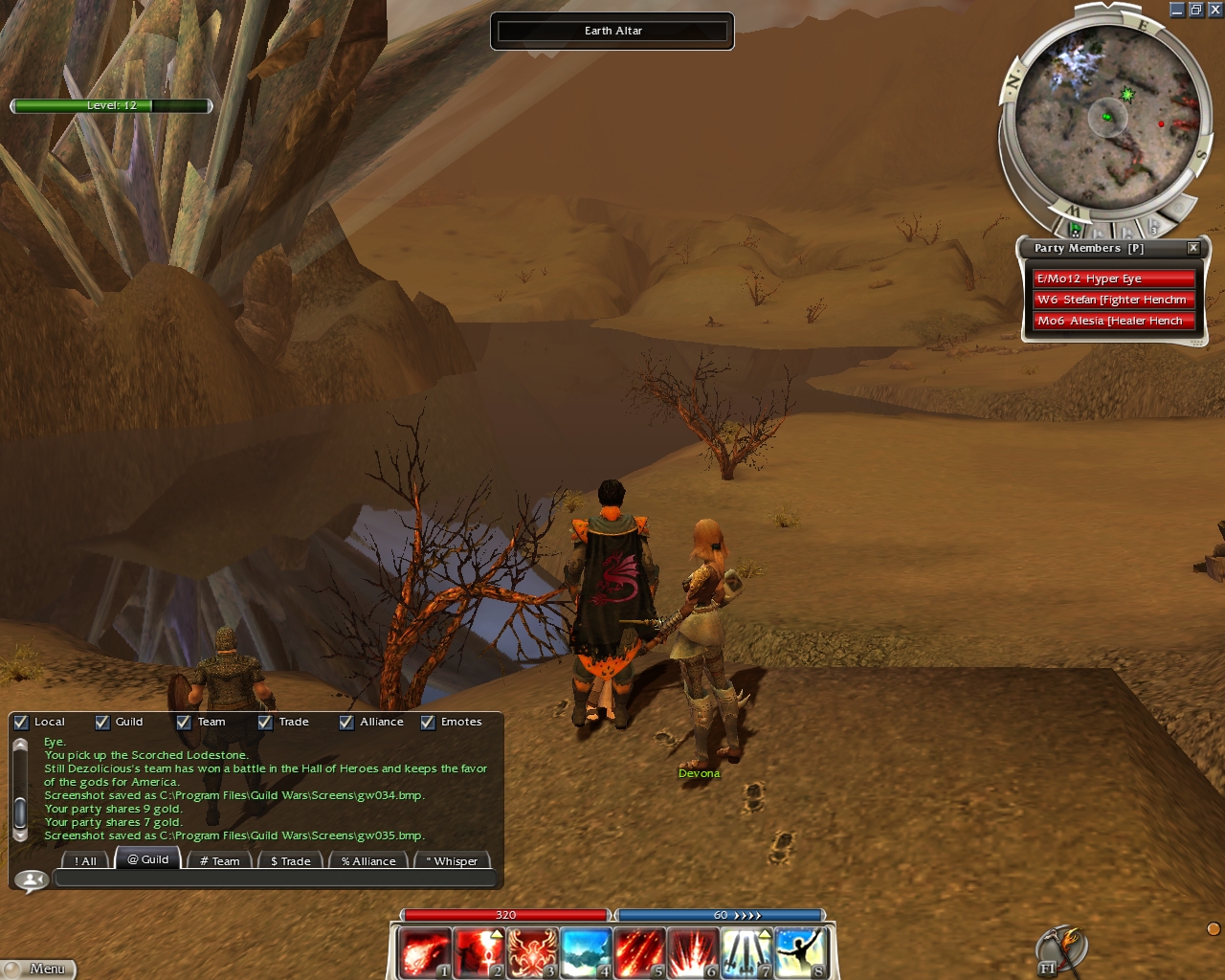The width and height of the screenshot is (1225, 980).
Task: Switch to the Team chat channel tab
Action: pyautogui.click(x=220, y=860)
